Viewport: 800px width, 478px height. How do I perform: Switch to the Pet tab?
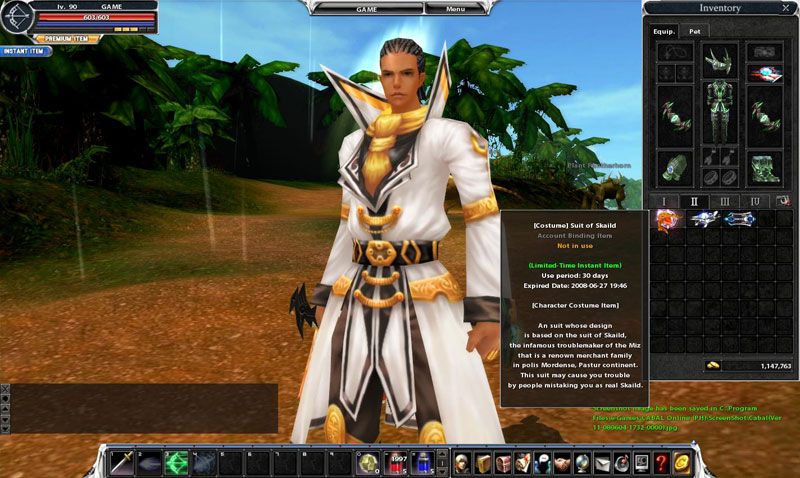click(x=694, y=31)
